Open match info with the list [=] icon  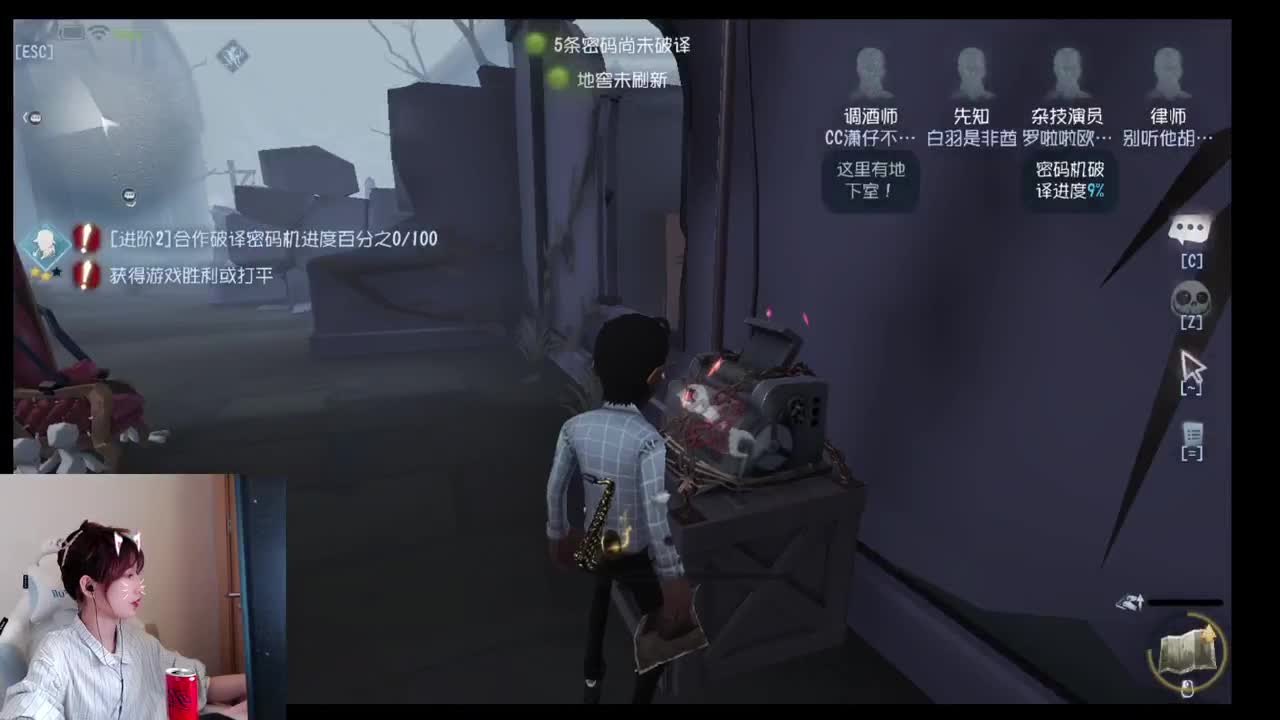[1193, 433]
